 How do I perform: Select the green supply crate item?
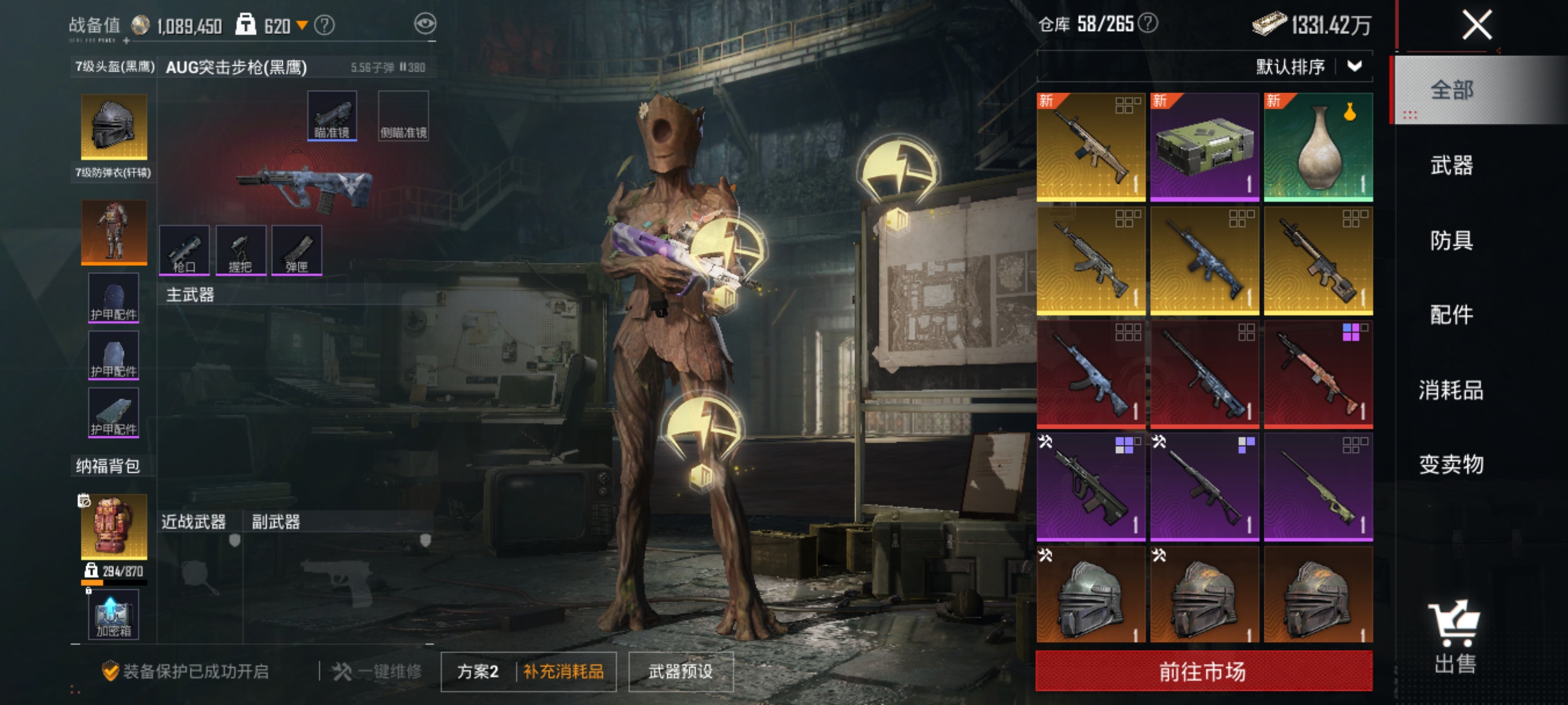click(x=1204, y=147)
